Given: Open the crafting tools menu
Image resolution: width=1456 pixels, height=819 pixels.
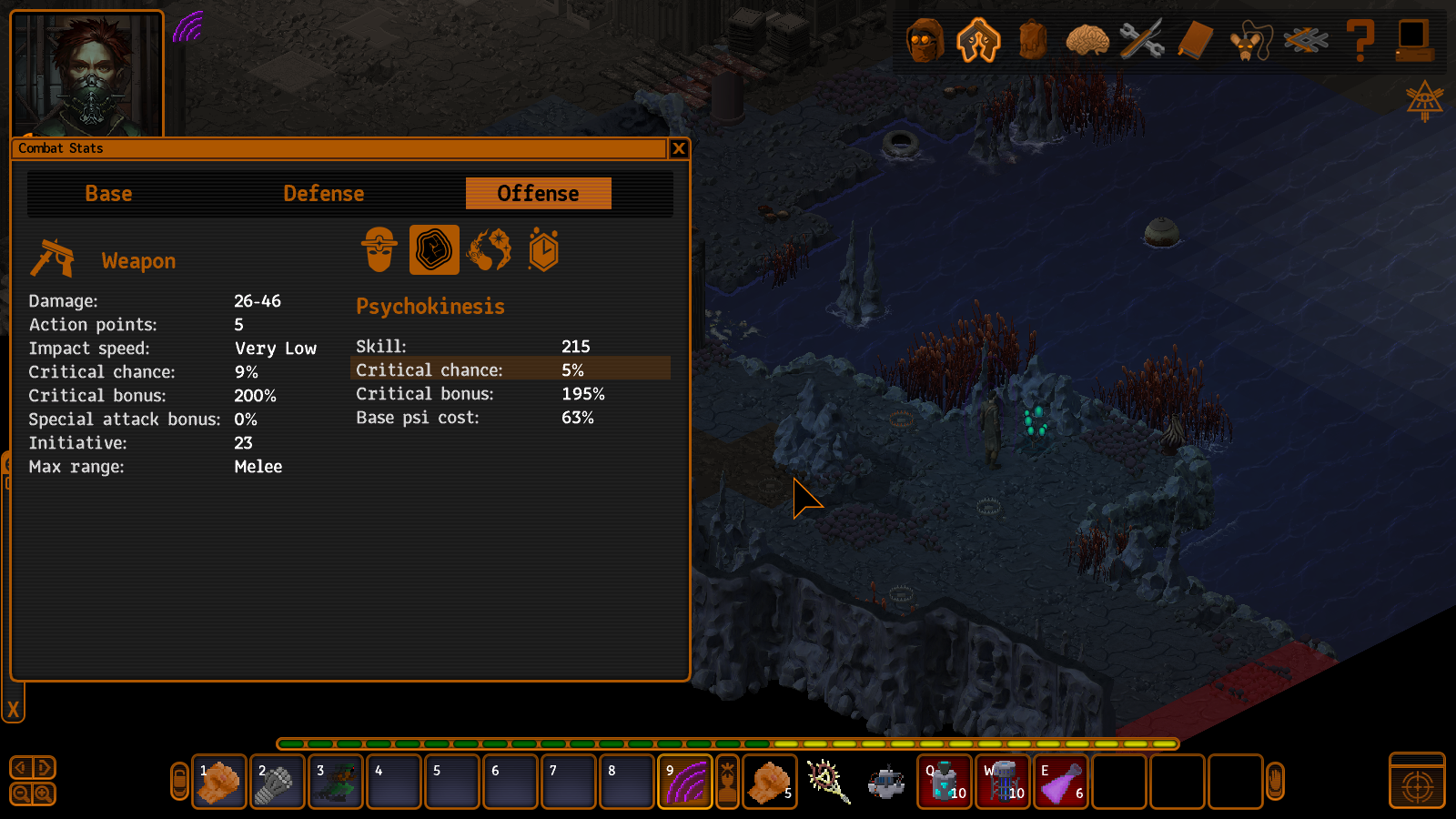Looking at the screenshot, I should 1142,41.
